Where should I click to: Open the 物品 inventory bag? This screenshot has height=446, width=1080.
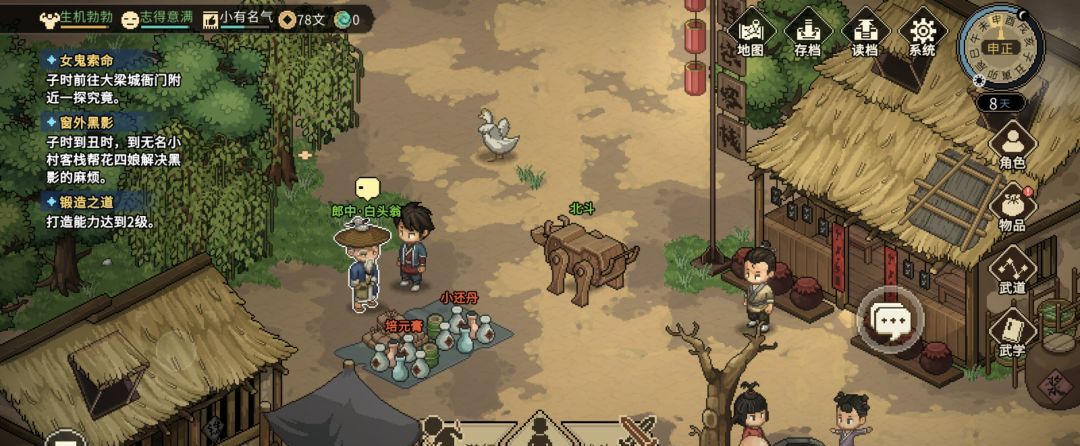point(1012,207)
